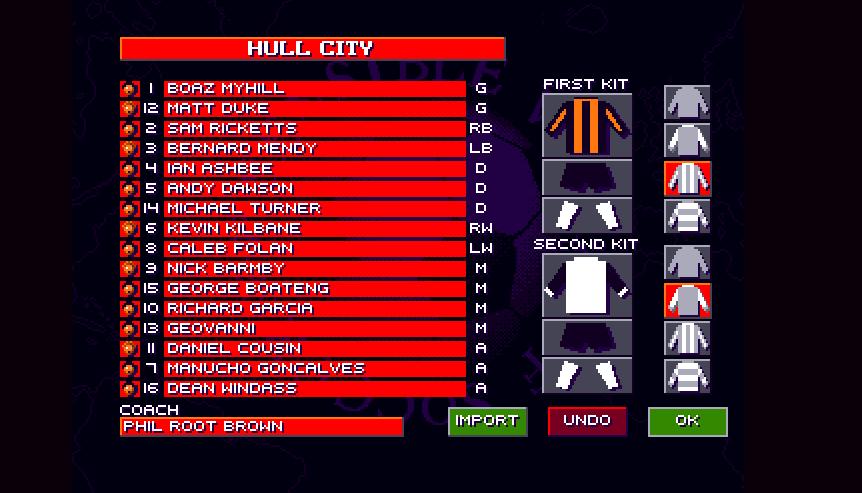
Task: Select player Boaz Myhill
Action: tap(314, 89)
